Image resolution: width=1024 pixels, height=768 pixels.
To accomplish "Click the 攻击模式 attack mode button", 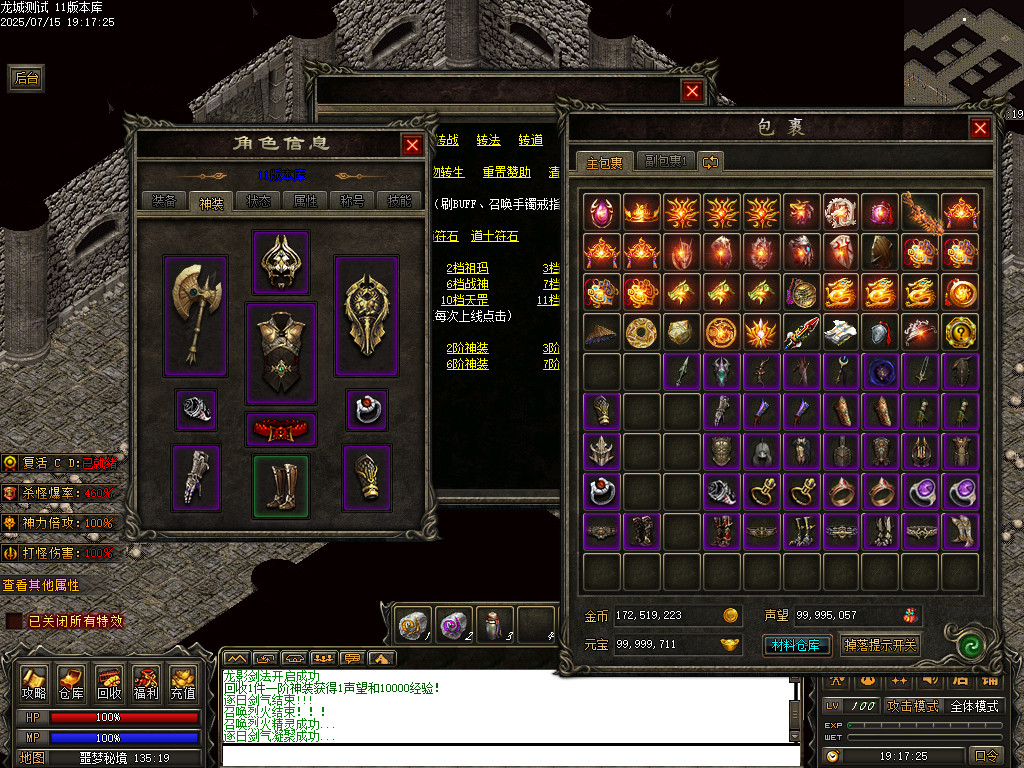I will [913, 706].
